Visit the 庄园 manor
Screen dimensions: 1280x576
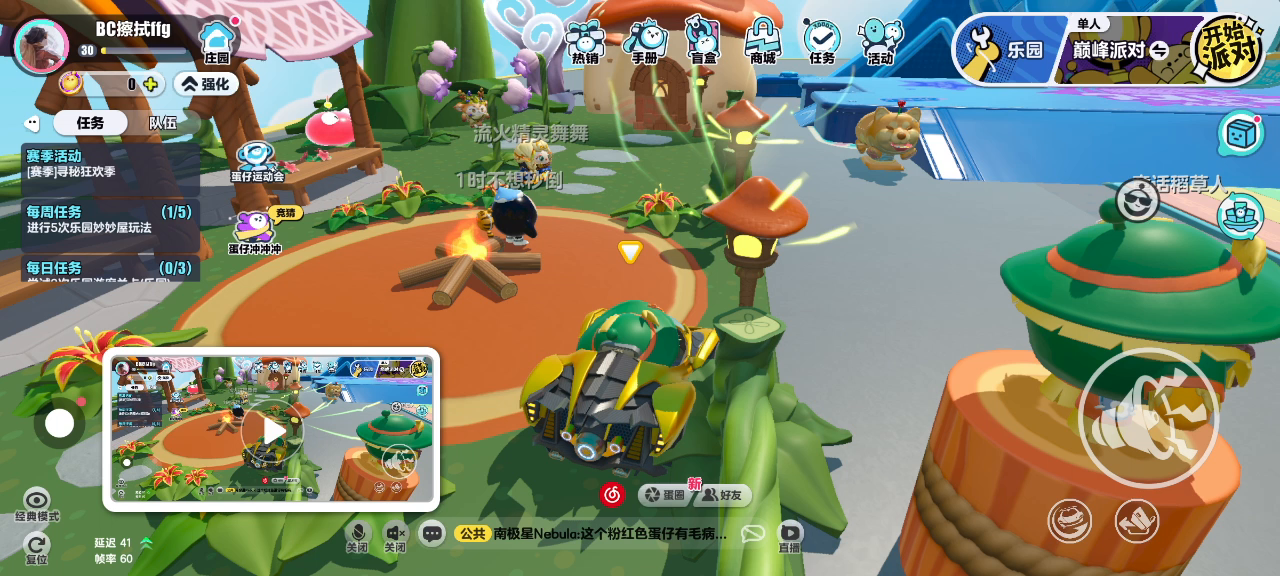217,42
